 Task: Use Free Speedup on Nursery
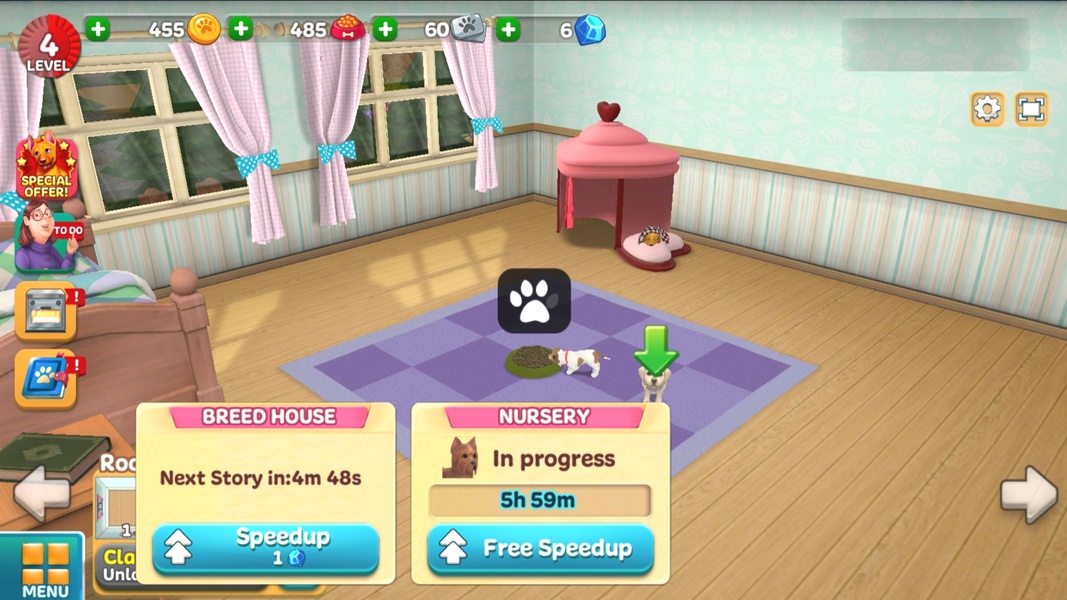coord(540,548)
